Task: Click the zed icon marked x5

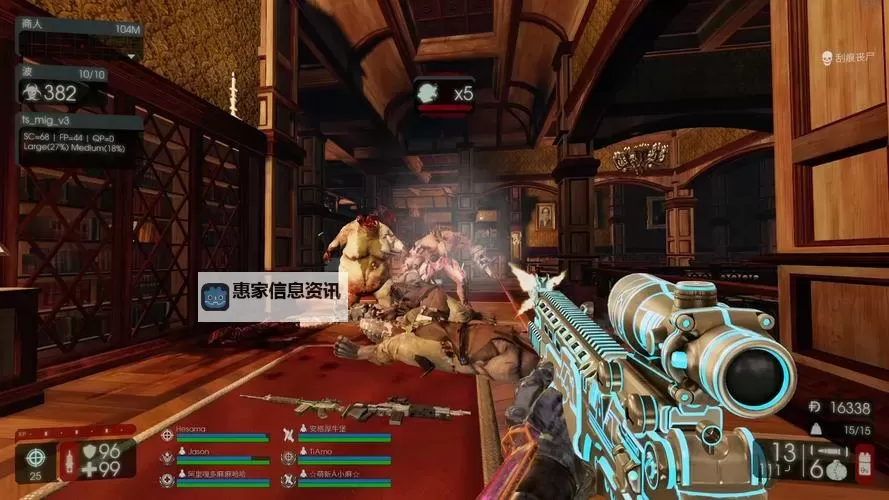Action: point(445,95)
